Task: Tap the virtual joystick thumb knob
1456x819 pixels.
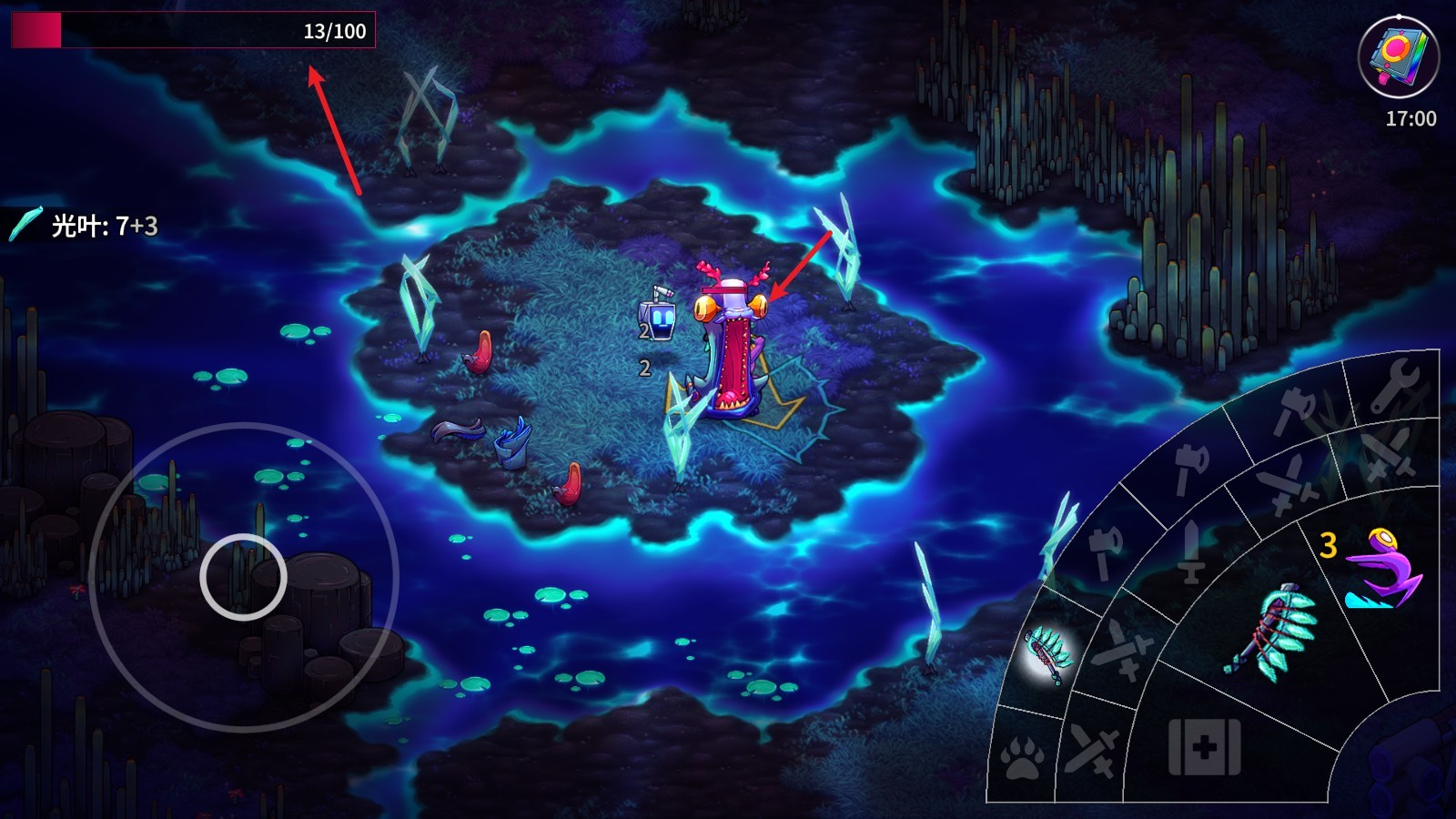Action: [x=243, y=577]
